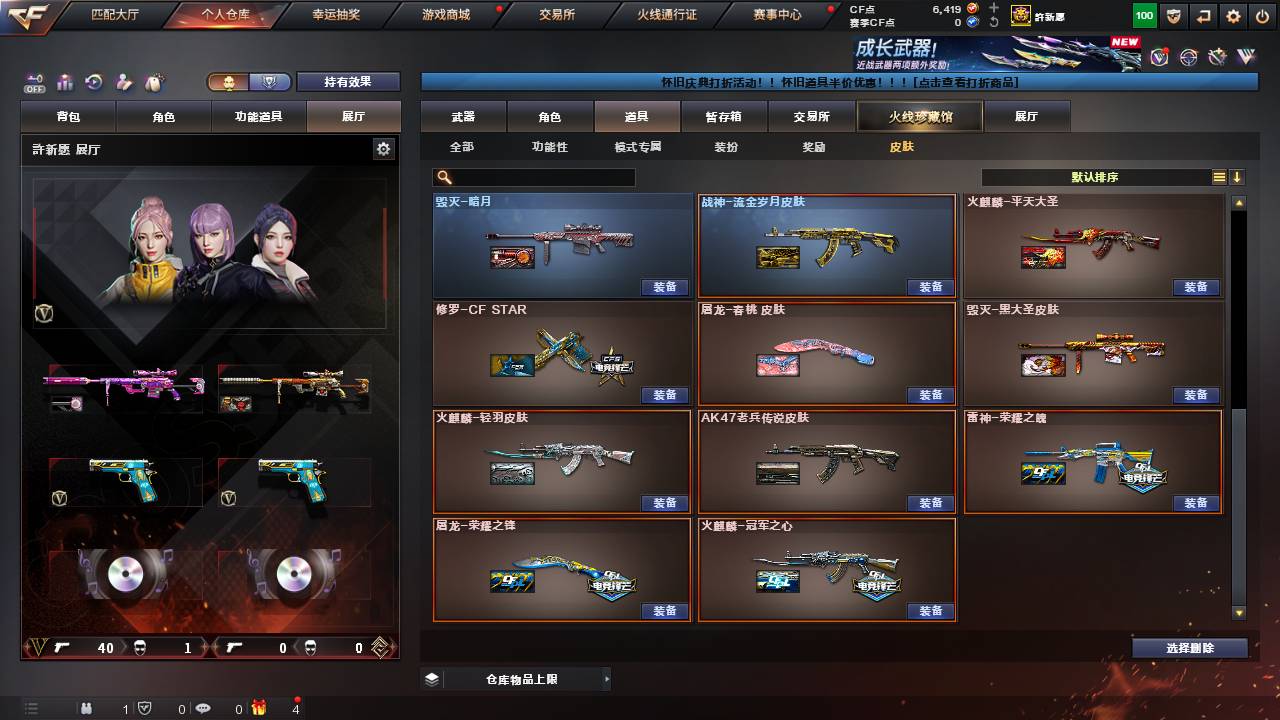This screenshot has width=1280, height=720.
Task: Click the friends icon on the bottom status bar
Action: (x=86, y=708)
